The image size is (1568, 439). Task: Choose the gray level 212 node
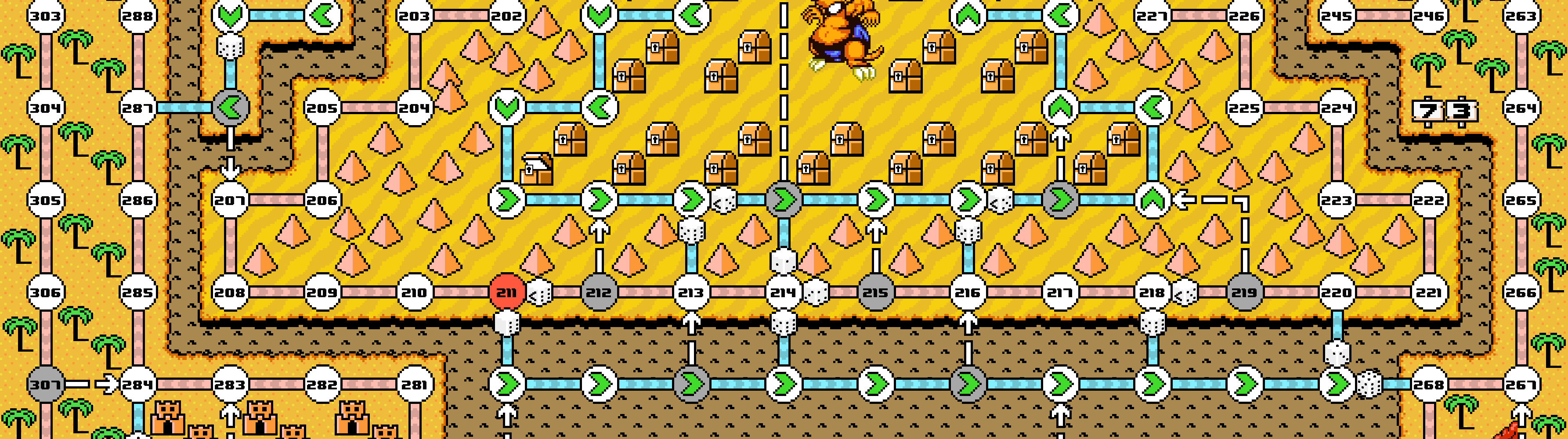598,292
